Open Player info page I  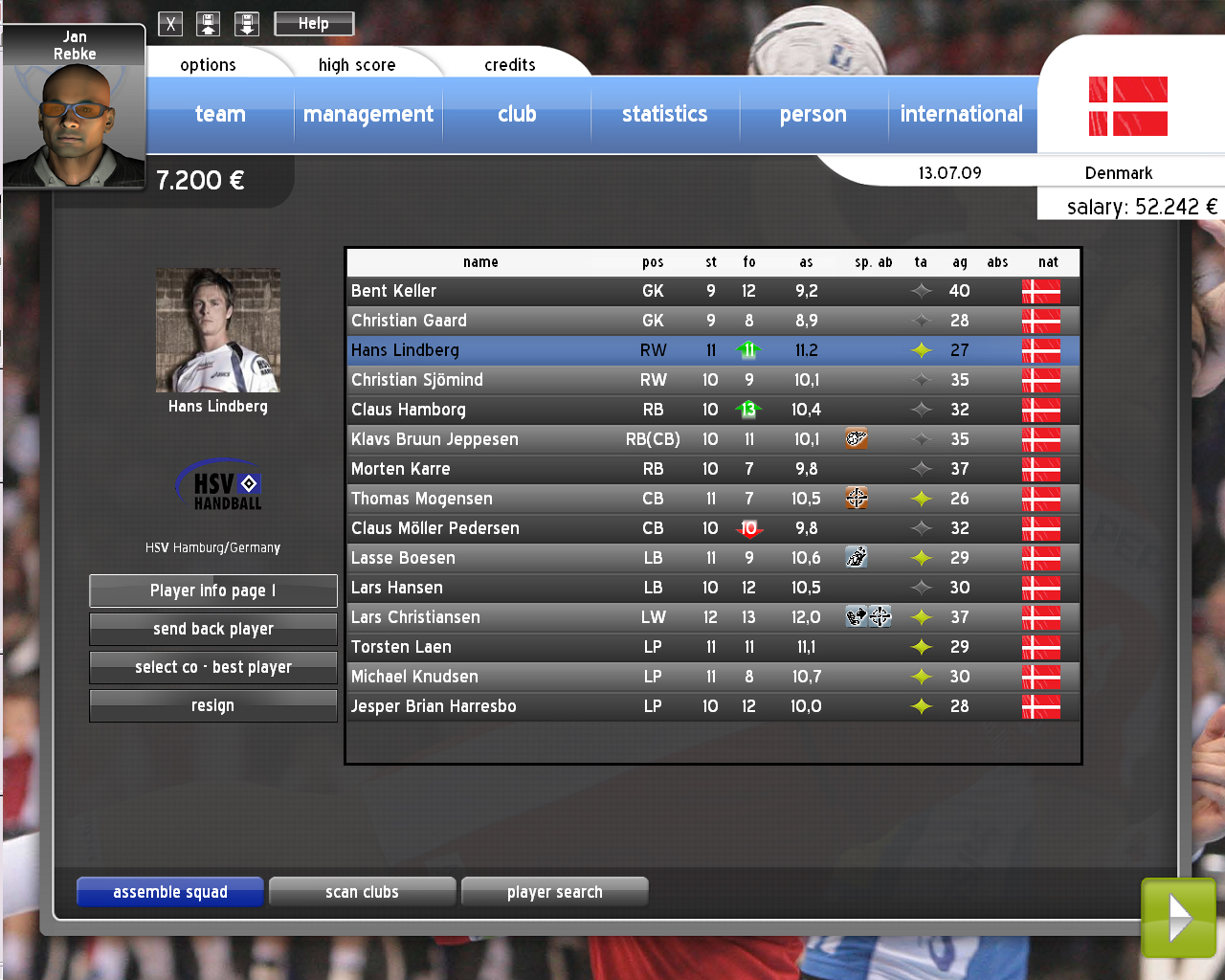[213, 590]
